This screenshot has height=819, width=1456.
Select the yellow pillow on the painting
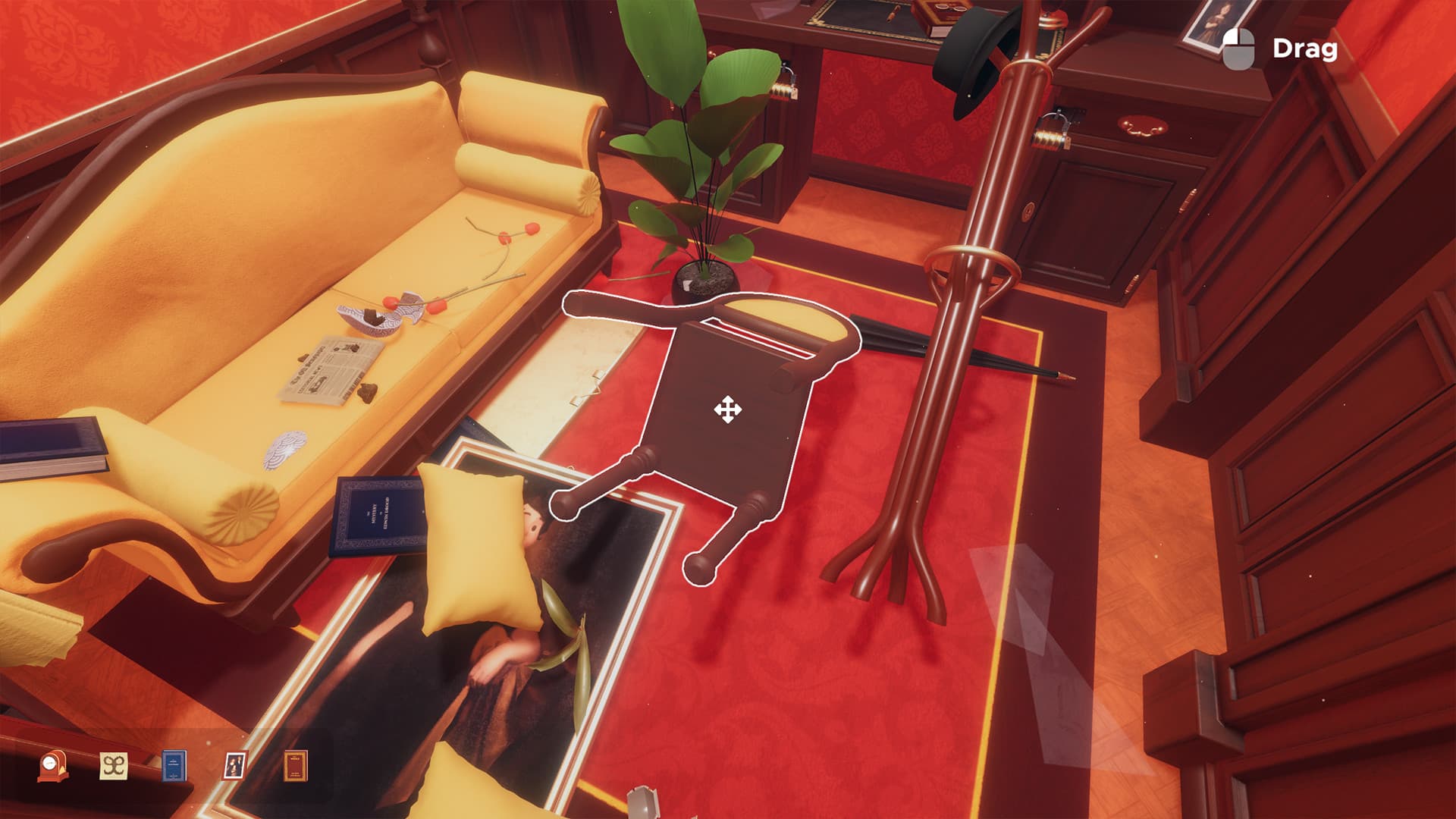click(478, 546)
